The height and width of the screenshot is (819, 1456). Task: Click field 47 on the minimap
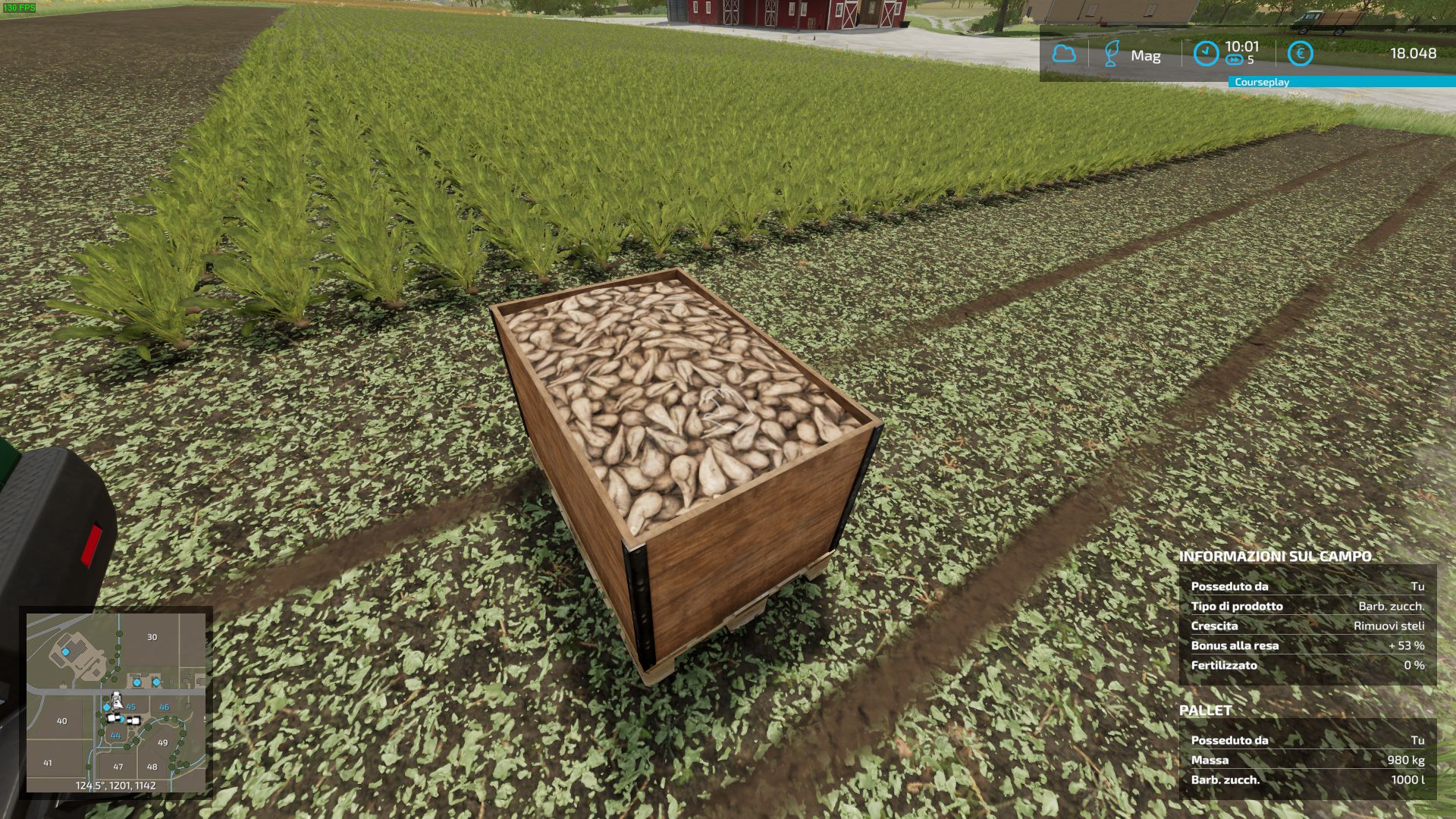pyautogui.click(x=119, y=767)
